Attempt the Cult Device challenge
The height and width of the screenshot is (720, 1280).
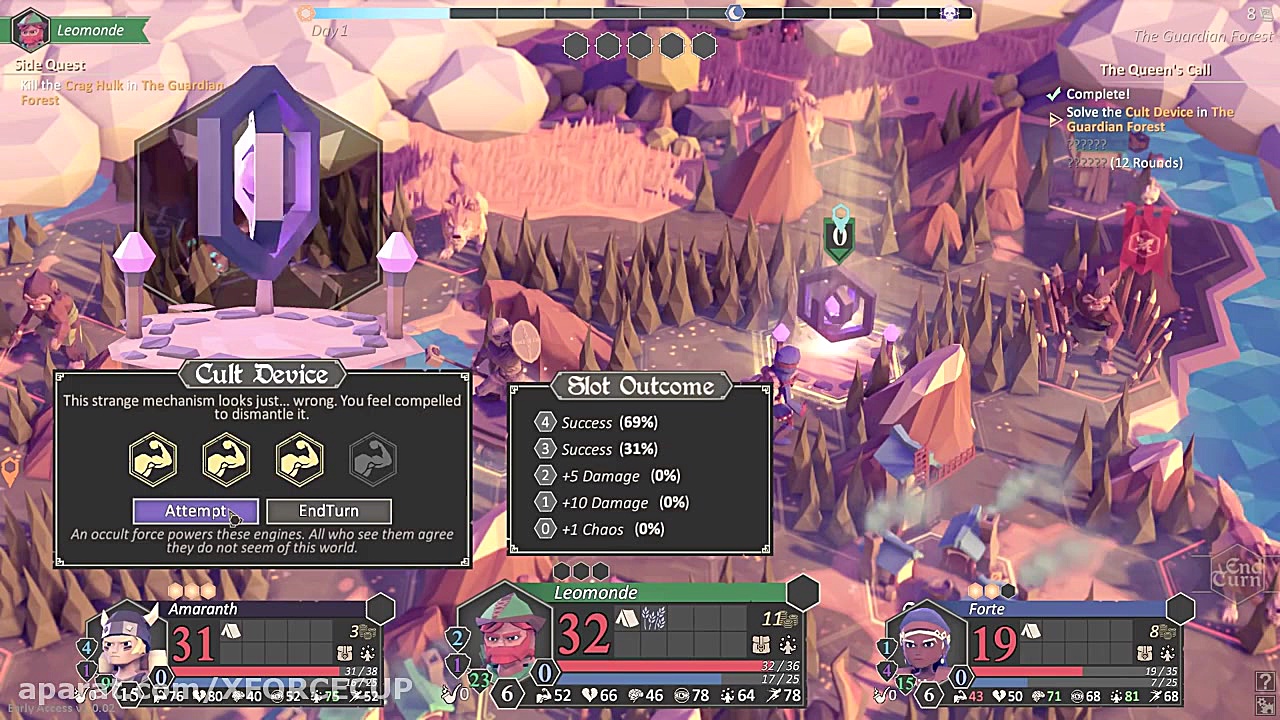195,511
